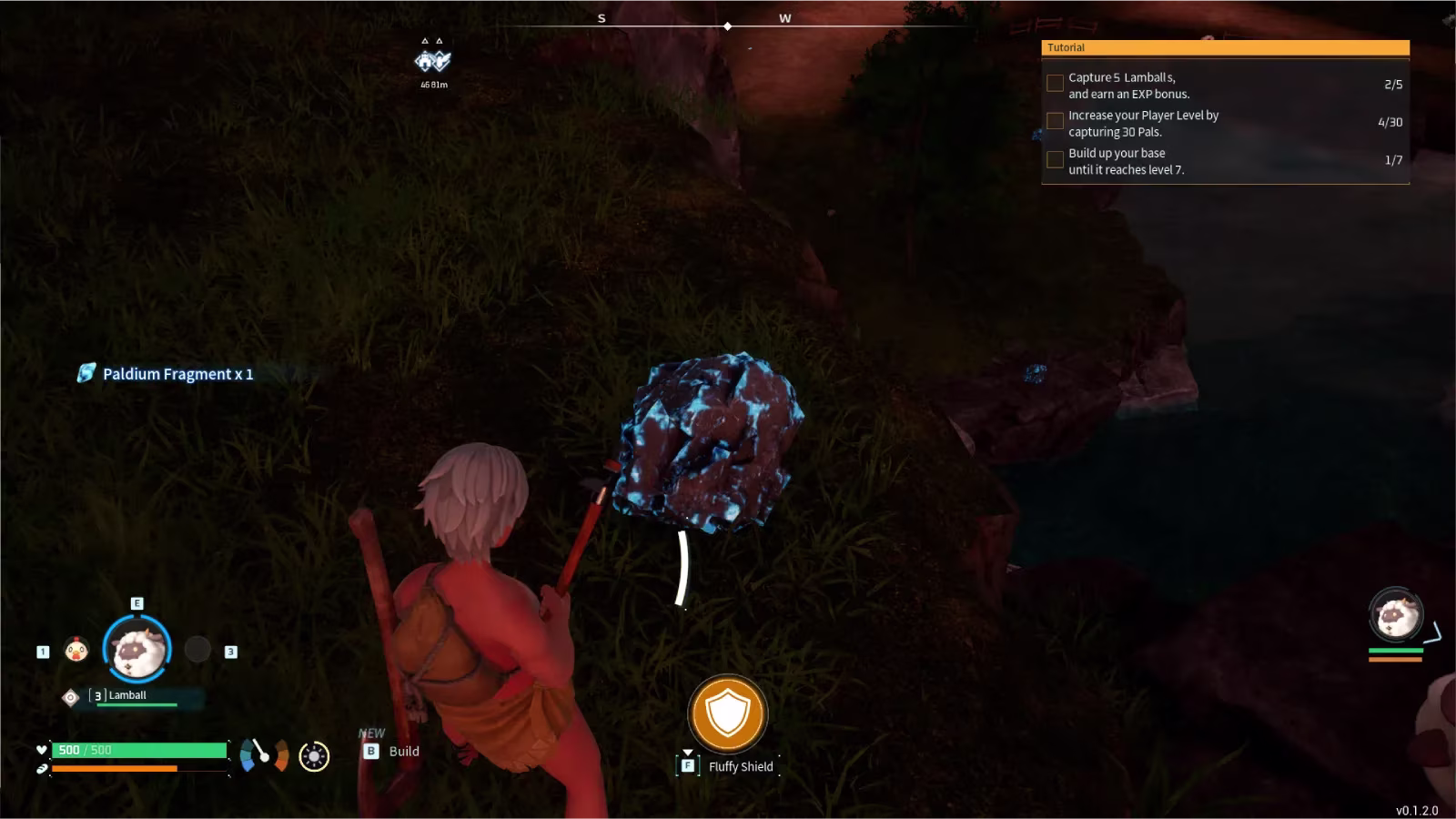Tick the capture 30 Pals objective checkbox
Image resolution: width=1456 pixels, height=819 pixels.
(x=1055, y=121)
